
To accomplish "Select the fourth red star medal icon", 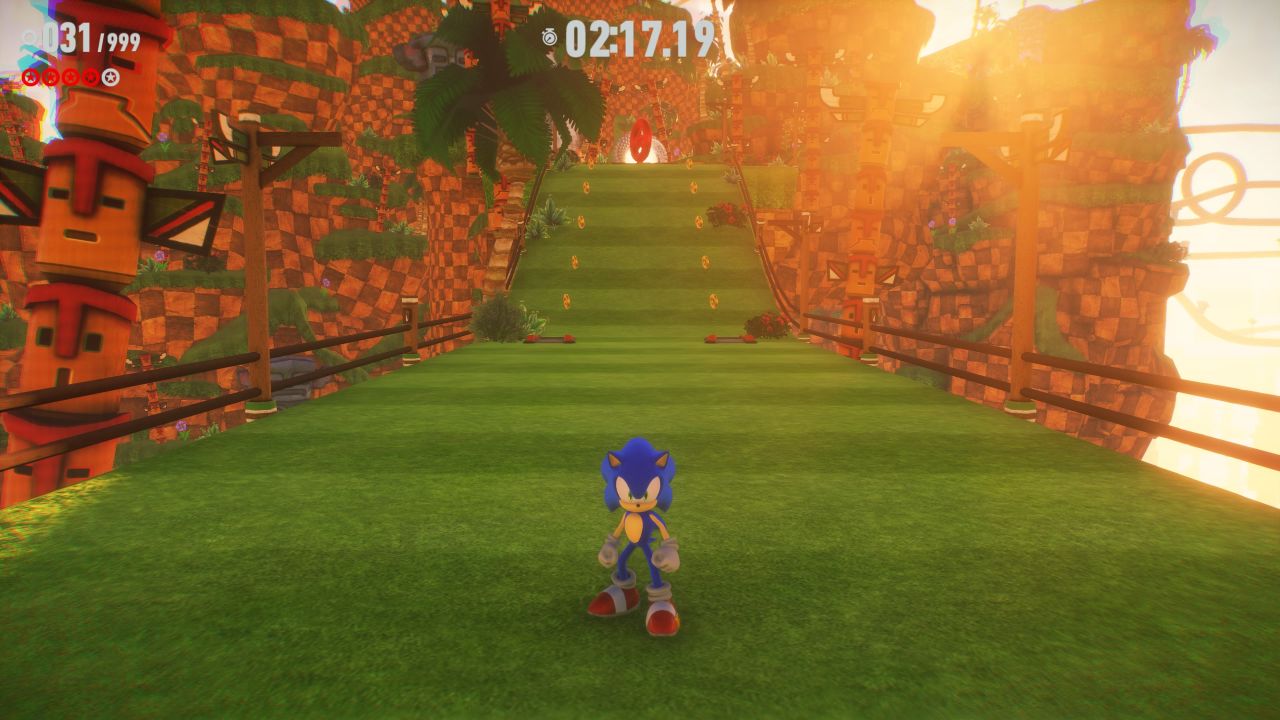I will tap(89, 77).
